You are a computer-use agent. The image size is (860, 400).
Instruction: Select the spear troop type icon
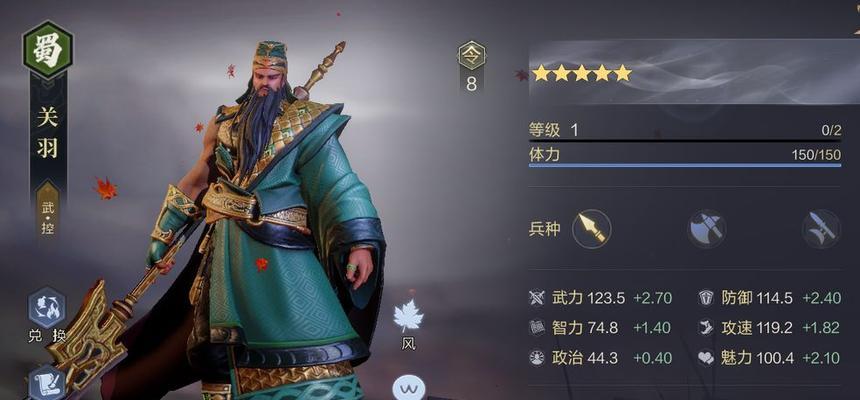(x=591, y=229)
